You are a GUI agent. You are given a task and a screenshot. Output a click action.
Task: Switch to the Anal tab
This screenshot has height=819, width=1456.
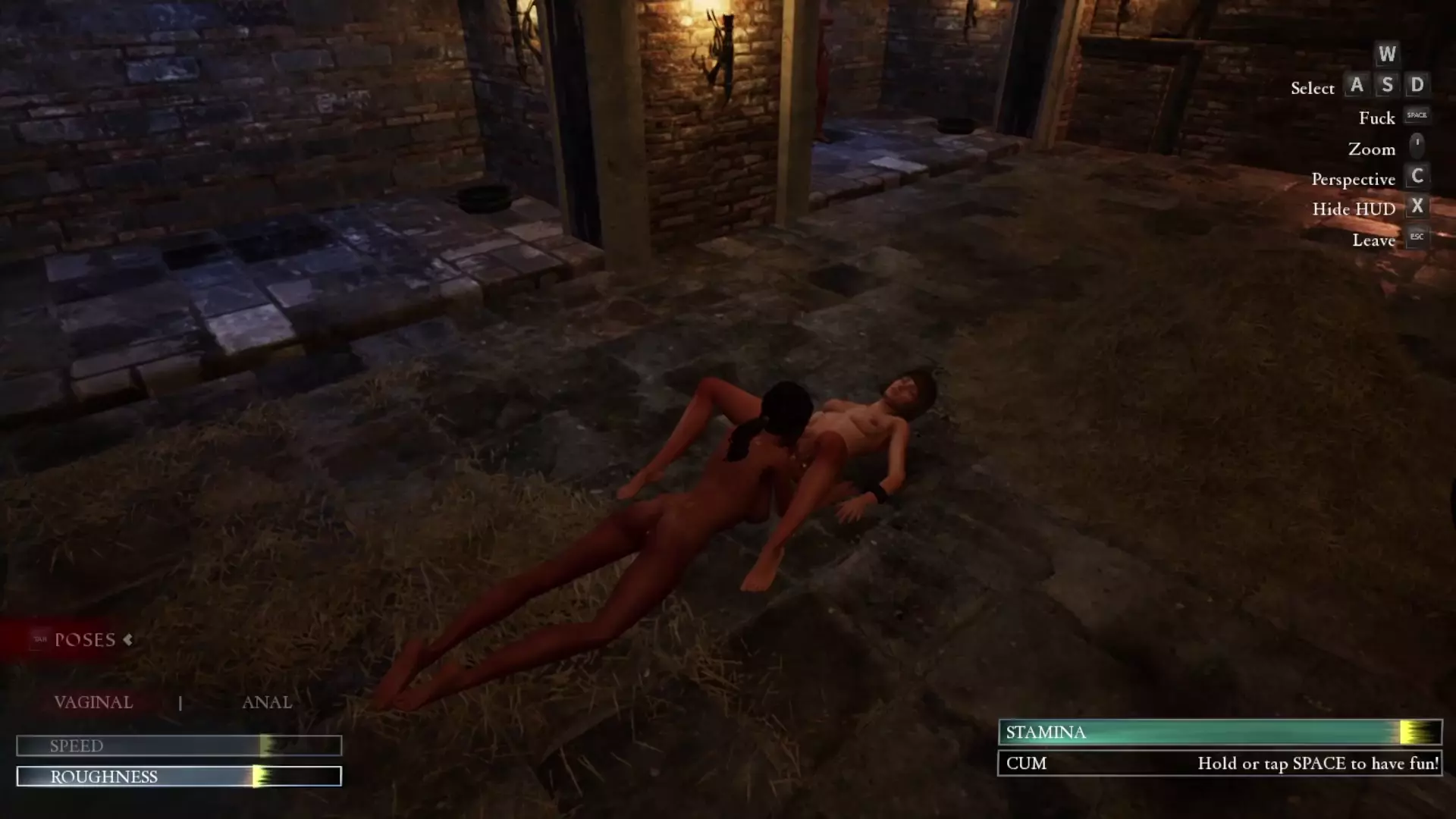266,702
